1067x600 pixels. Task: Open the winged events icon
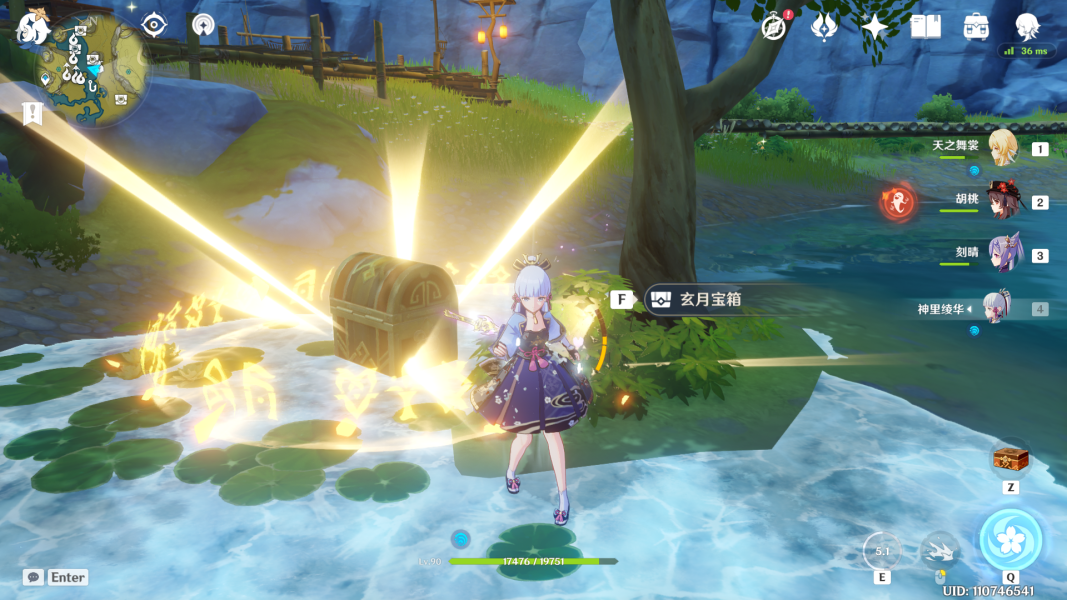click(824, 27)
